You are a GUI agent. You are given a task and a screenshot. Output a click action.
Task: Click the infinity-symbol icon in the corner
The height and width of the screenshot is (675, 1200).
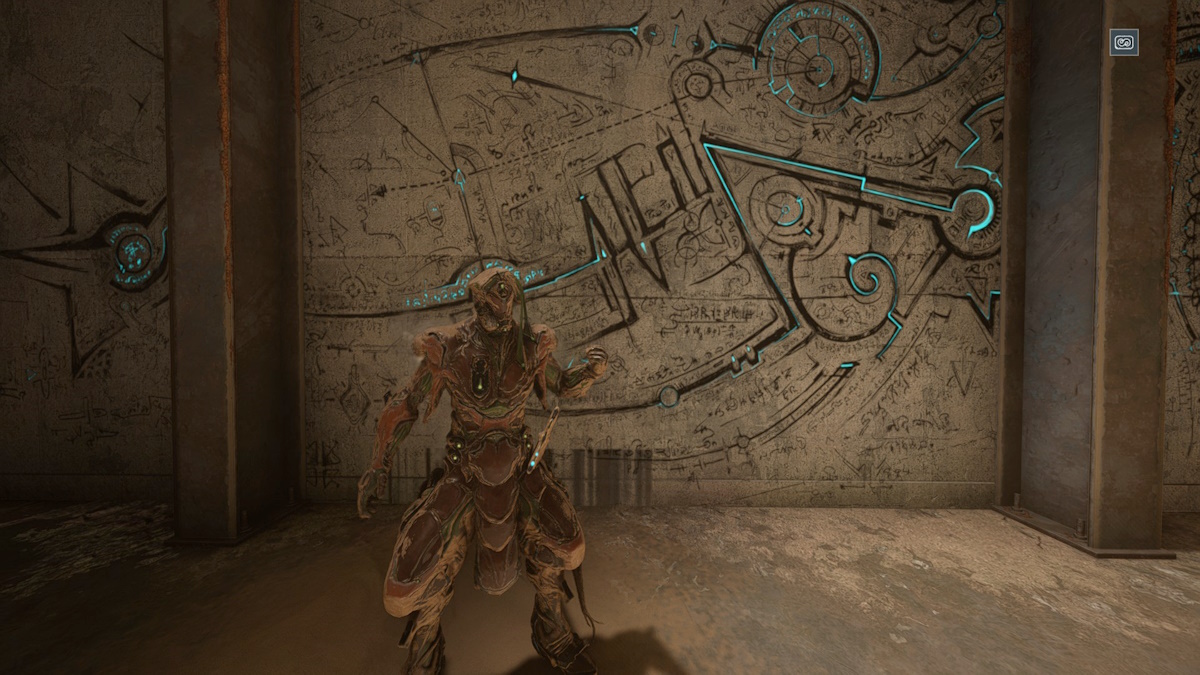tap(1124, 43)
